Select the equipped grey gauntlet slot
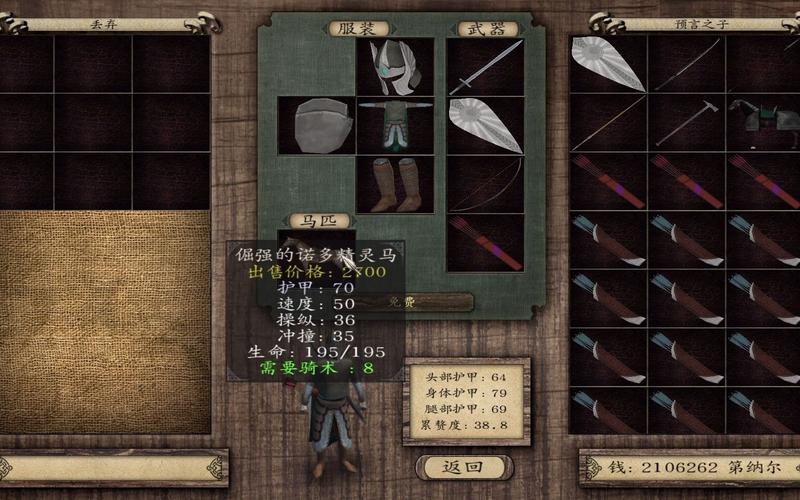800x500 pixels. [x=317, y=125]
